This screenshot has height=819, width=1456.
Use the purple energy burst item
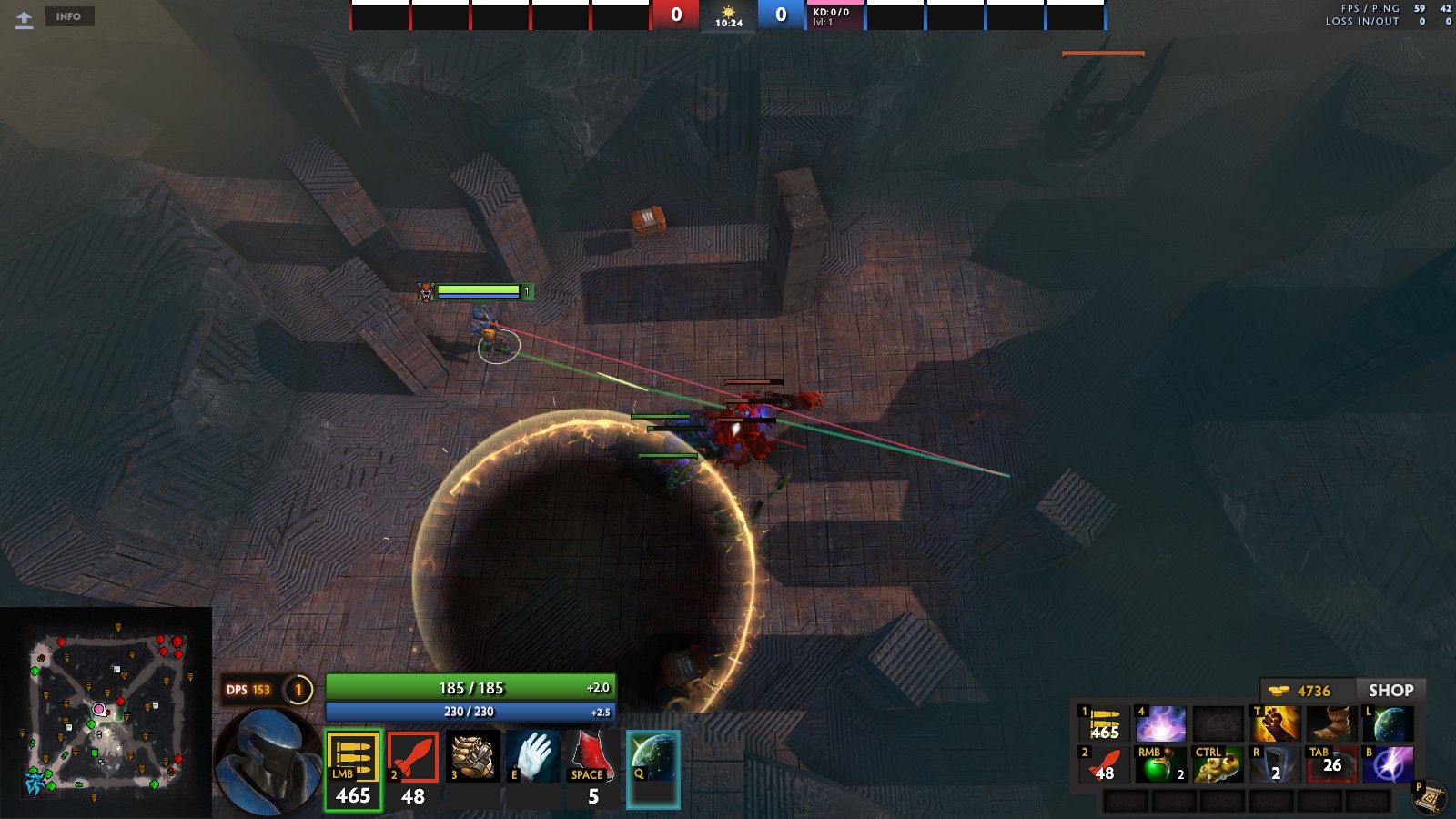[1161, 724]
